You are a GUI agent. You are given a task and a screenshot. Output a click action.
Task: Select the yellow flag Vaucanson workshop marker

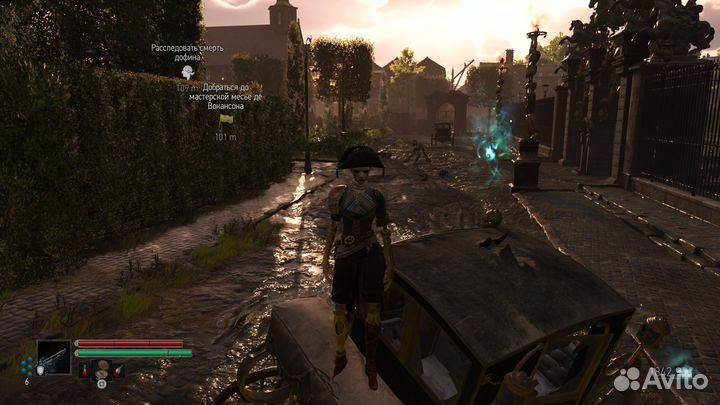coord(226,119)
